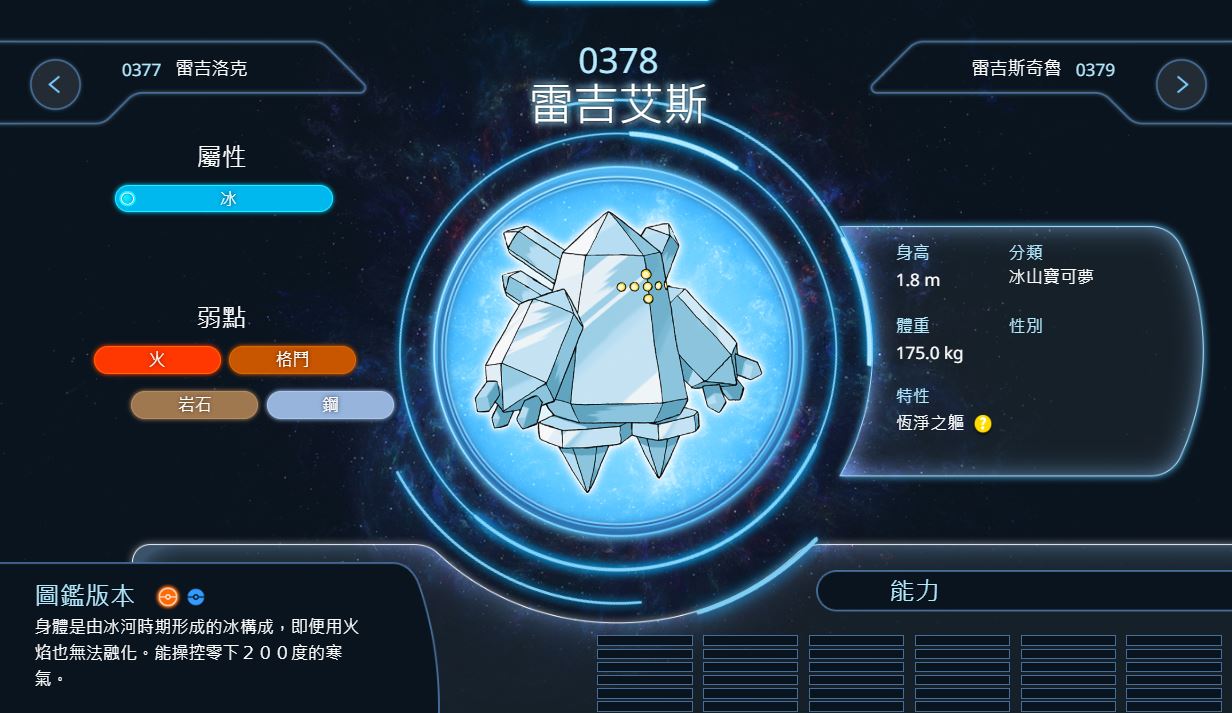The image size is (1232, 713).
Task: Switch to the blue Poké Ball version
Action: click(x=196, y=597)
